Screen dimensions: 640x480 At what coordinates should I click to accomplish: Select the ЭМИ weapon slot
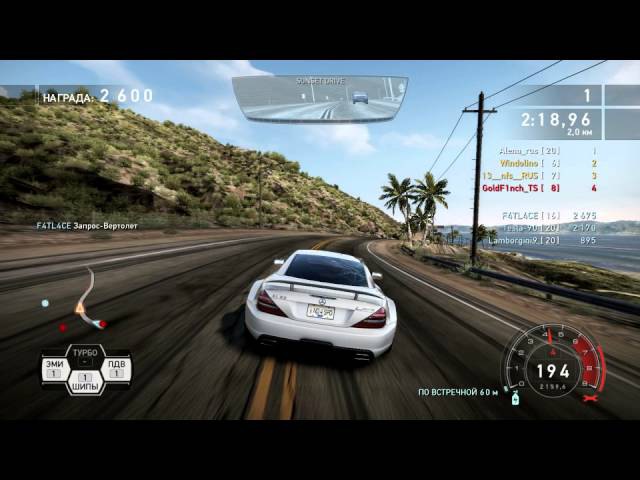[56, 370]
